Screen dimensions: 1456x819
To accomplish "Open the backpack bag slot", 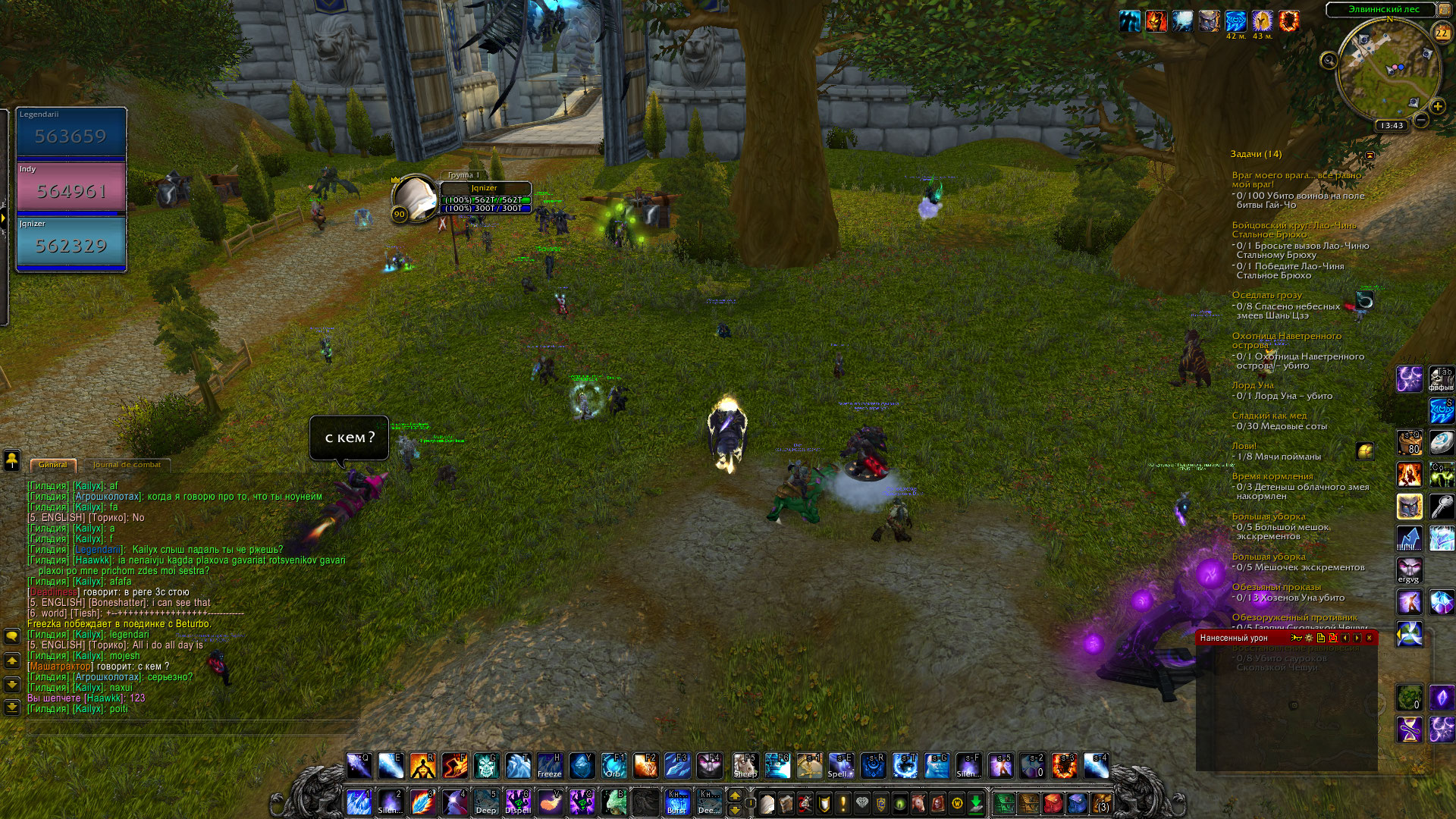I will 1101,802.
